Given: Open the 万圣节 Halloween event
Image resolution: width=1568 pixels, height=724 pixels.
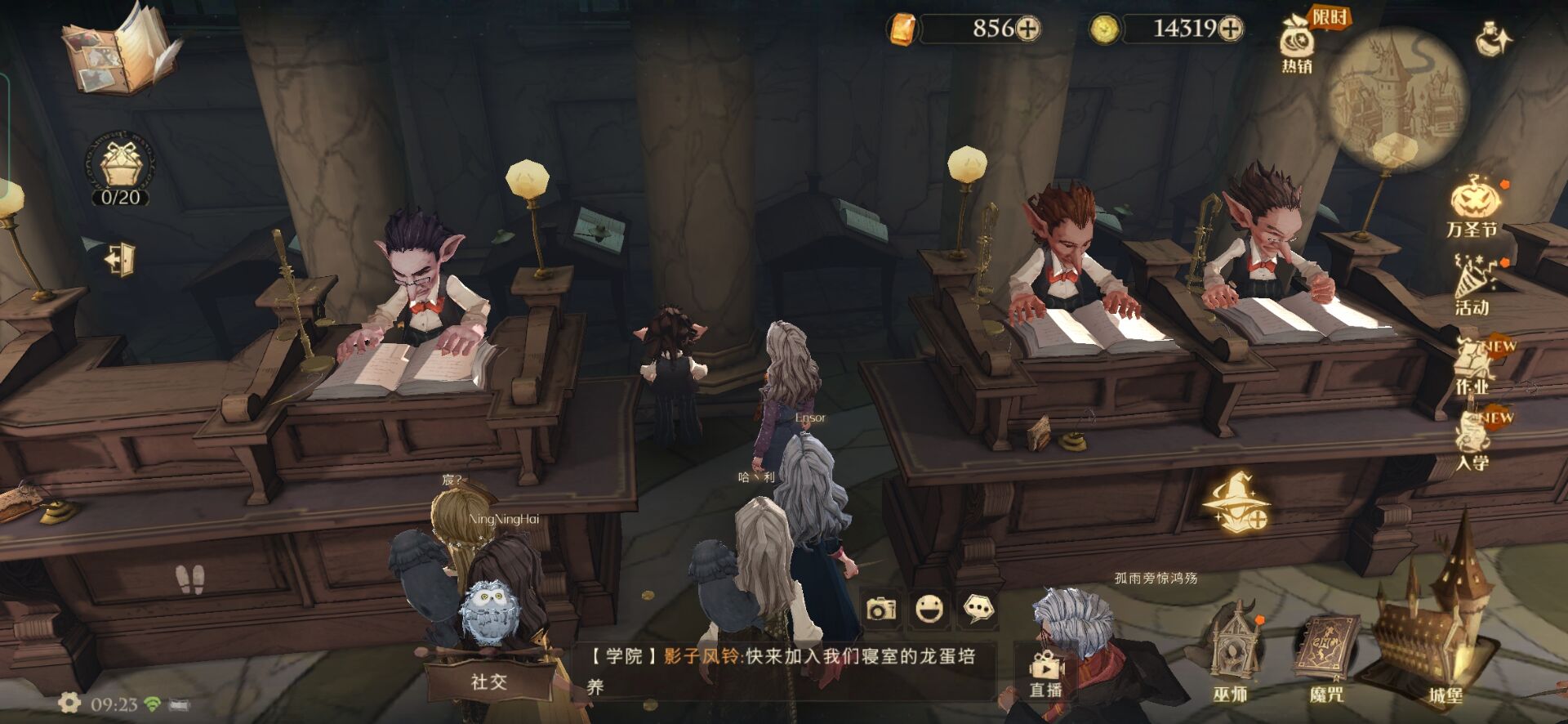Looking at the screenshot, I should 1473,208.
